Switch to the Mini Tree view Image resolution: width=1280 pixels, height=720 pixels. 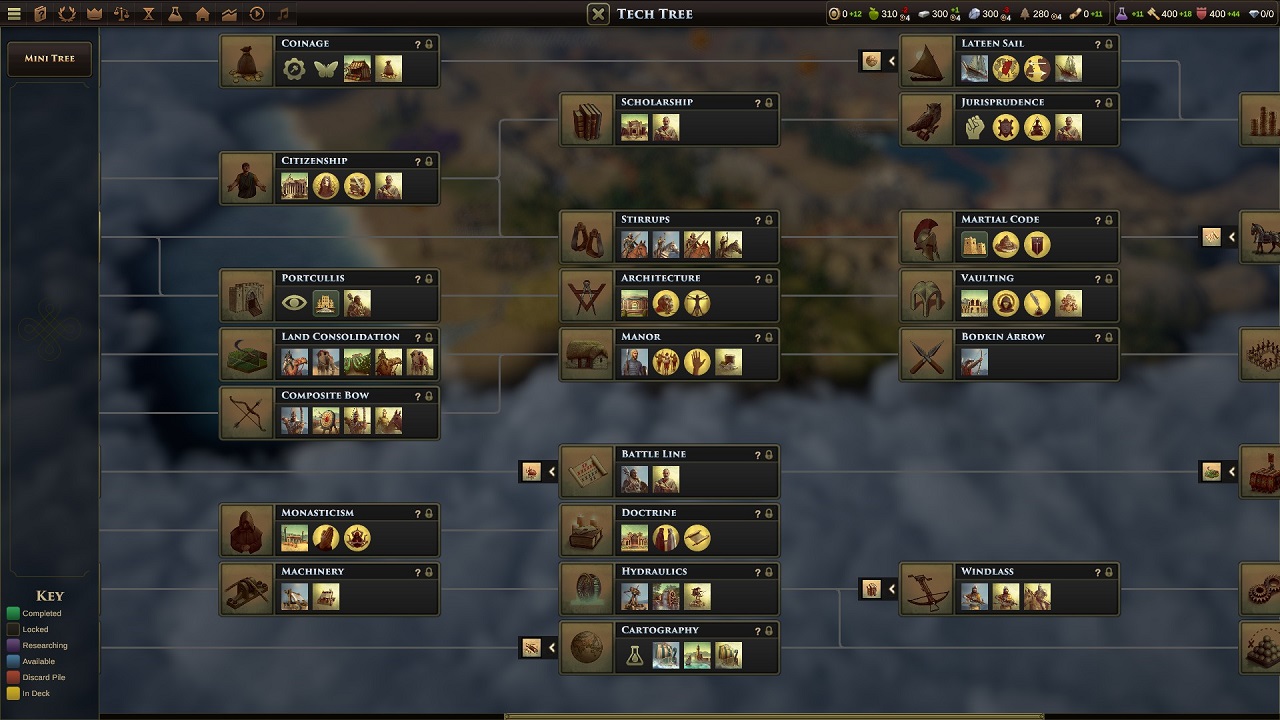pyautogui.click(x=49, y=58)
